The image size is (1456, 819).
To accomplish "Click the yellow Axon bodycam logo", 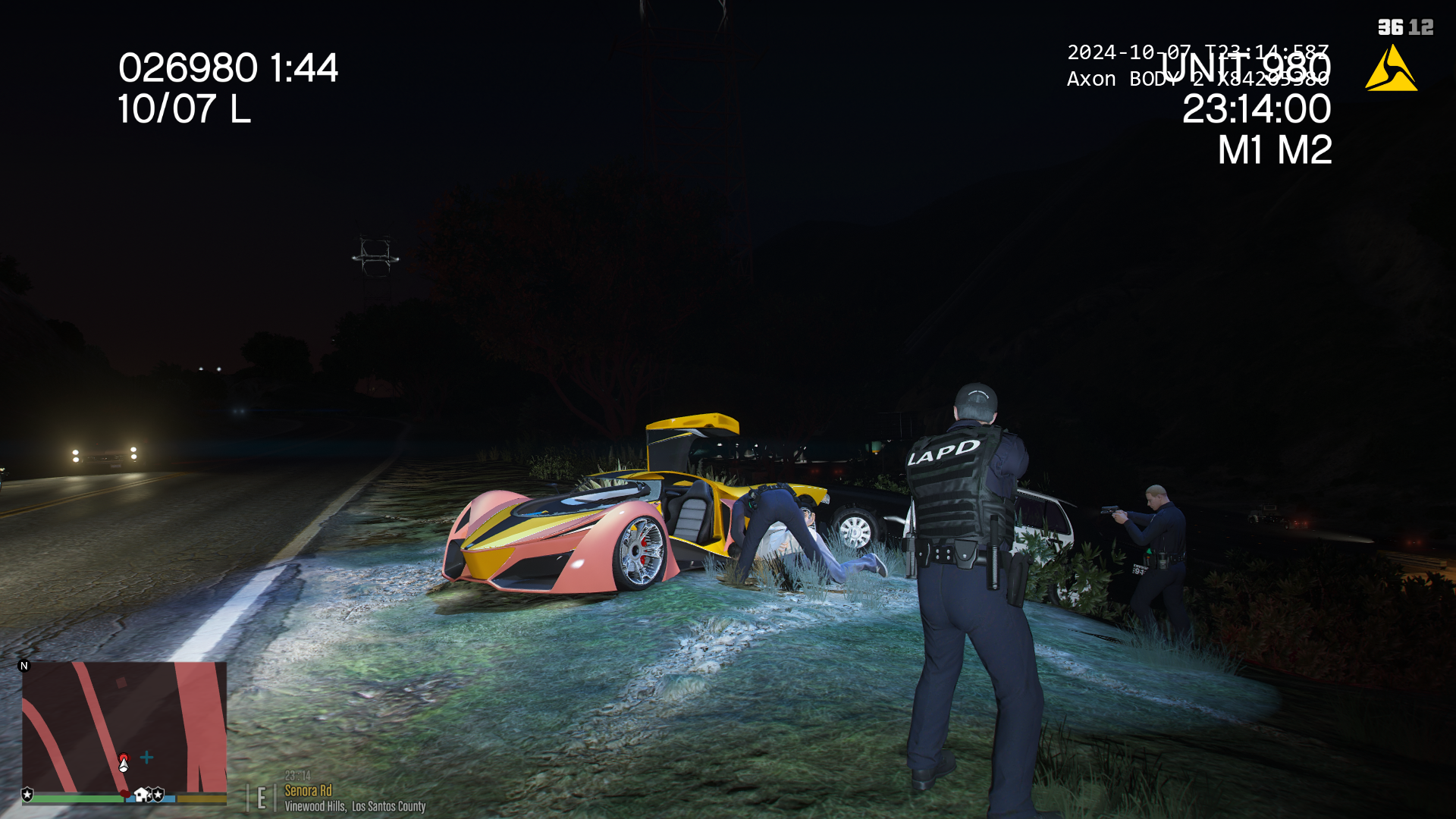I will tap(1391, 68).
